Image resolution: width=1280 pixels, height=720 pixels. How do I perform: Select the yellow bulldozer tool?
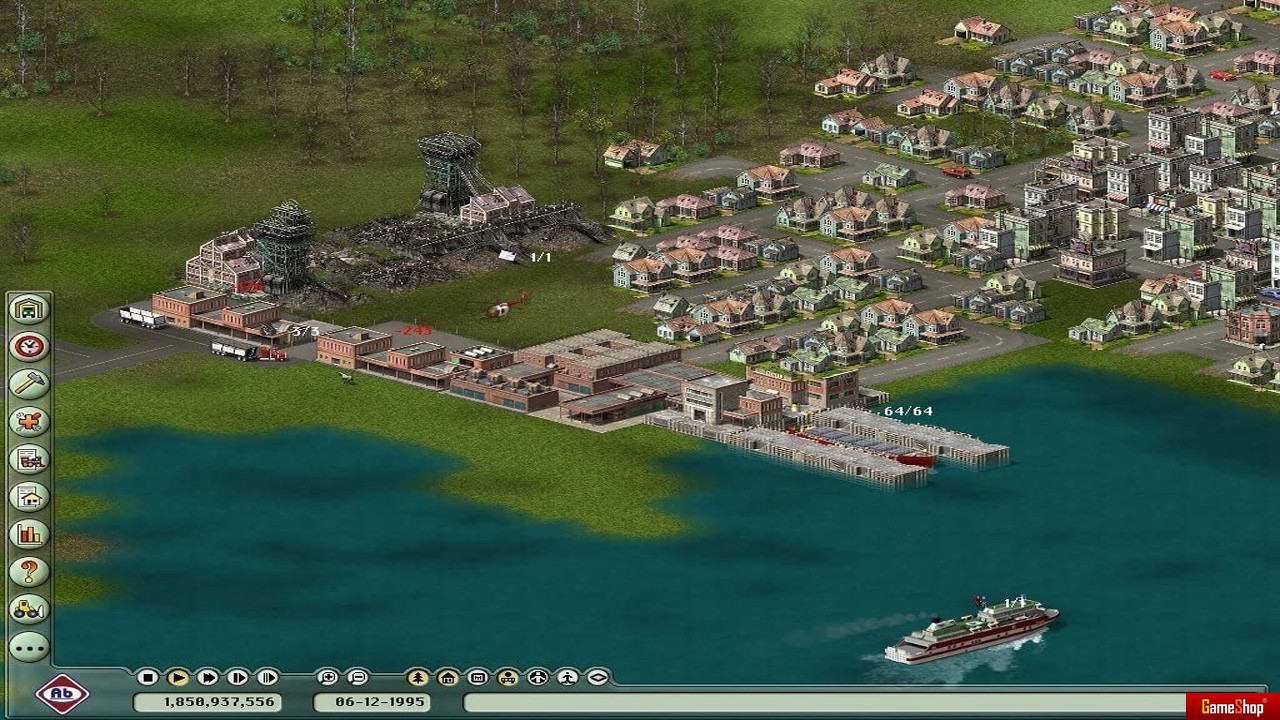tap(29, 609)
